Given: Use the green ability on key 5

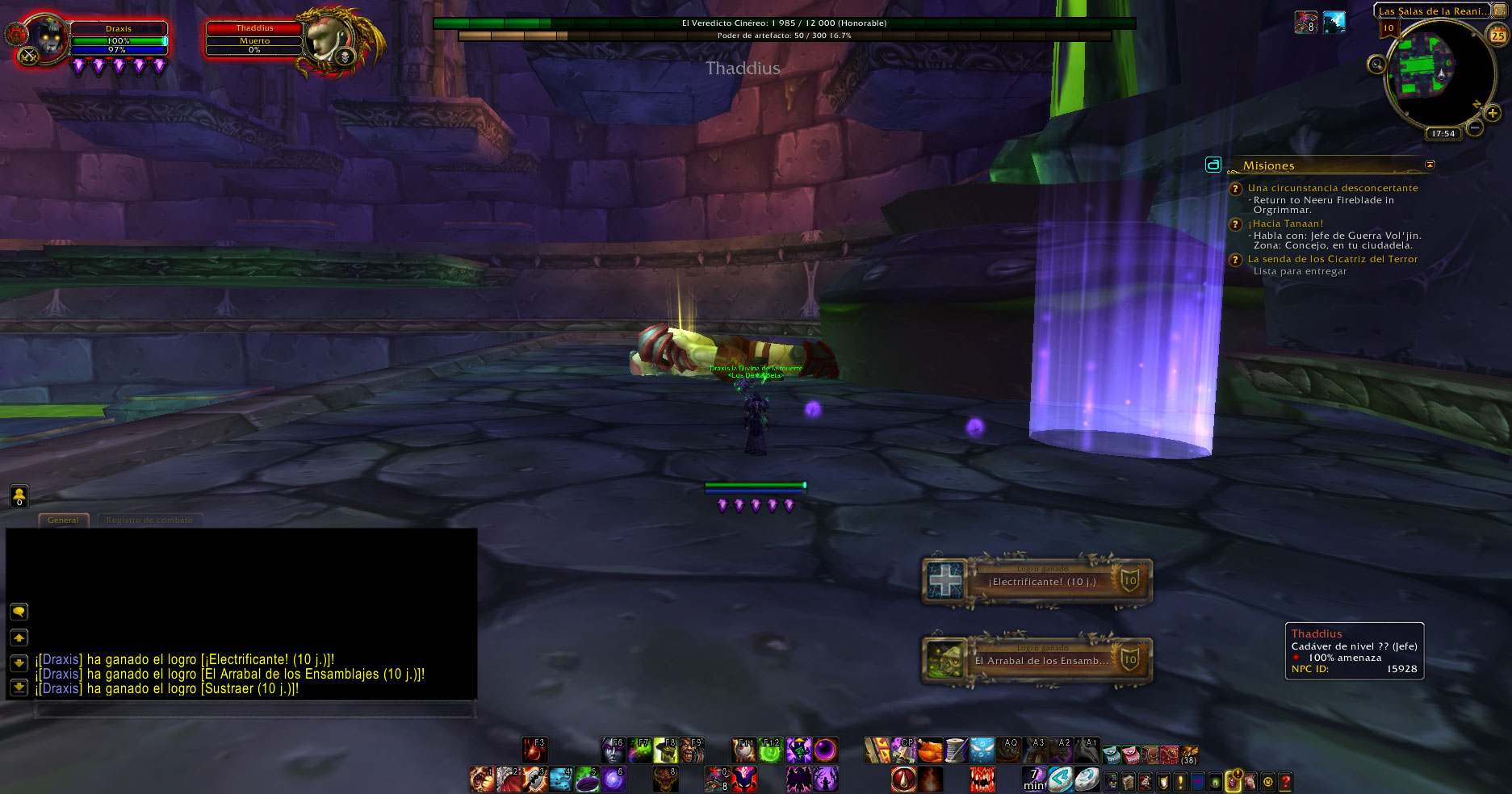Looking at the screenshot, I should pyautogui.click(x=587, y=779).
